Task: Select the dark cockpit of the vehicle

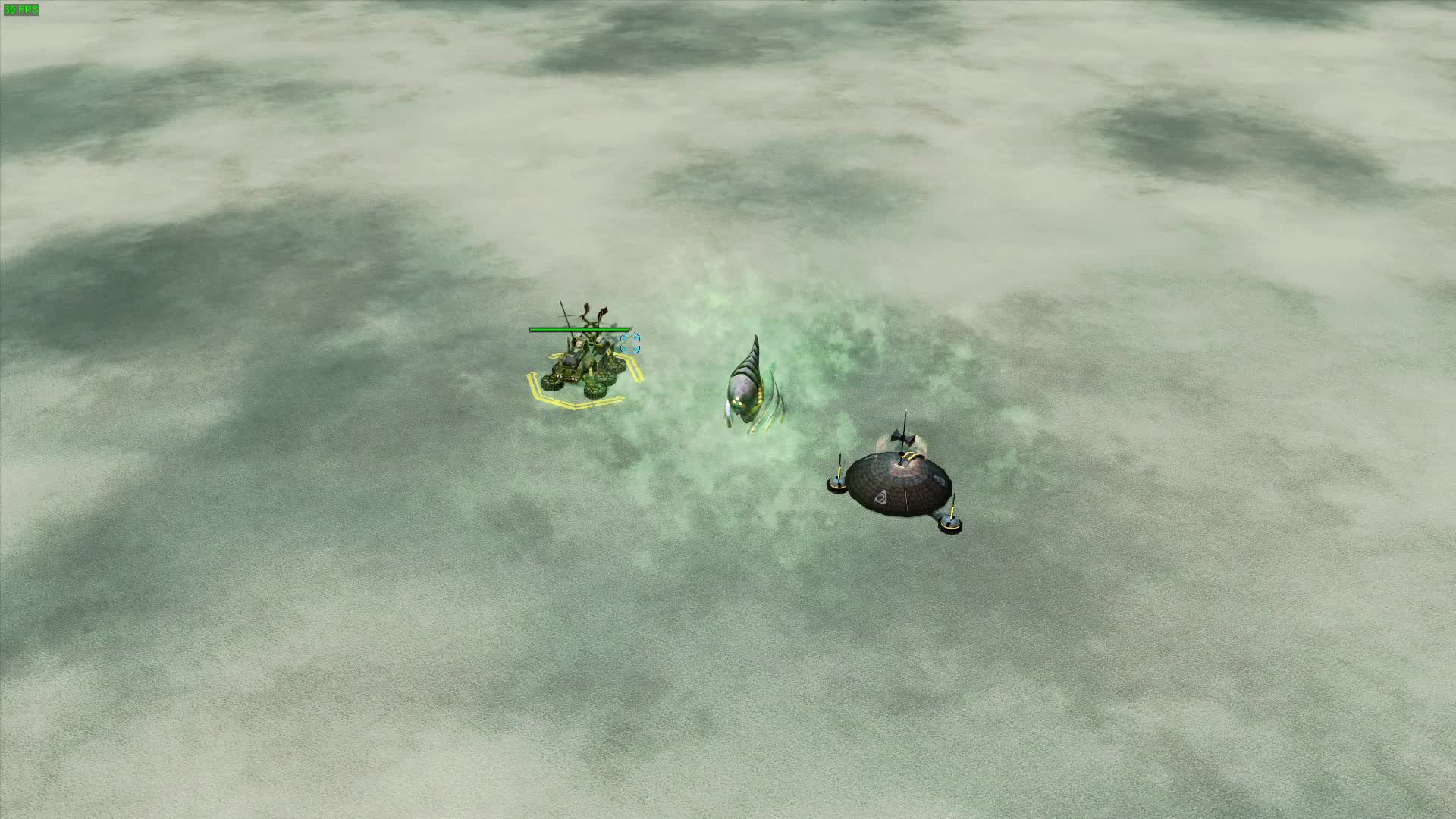Action: (570, 362)
